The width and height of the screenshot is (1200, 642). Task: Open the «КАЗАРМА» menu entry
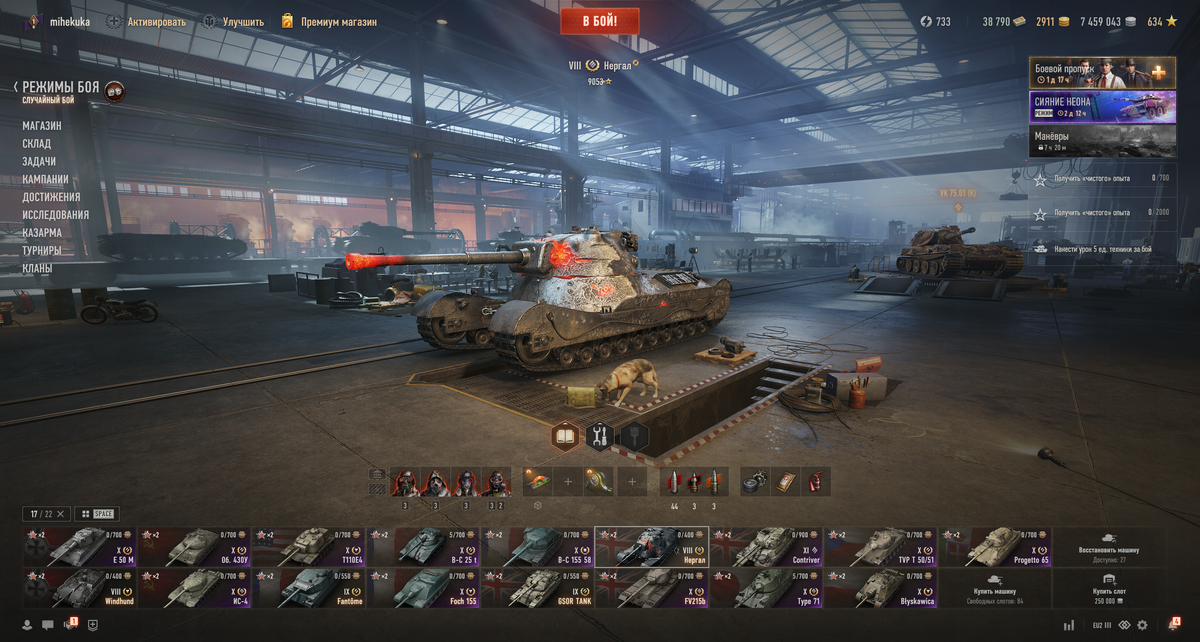(x=42, y=233)
